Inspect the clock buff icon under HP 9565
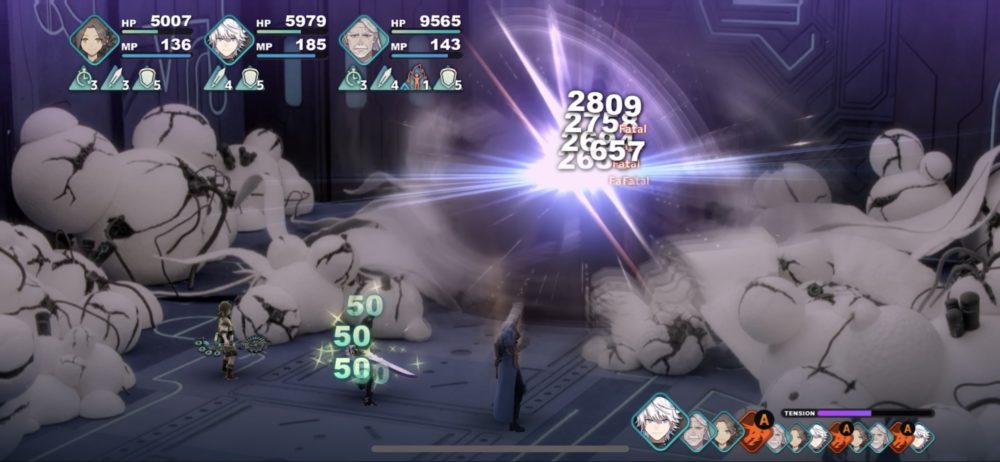 coord(351,77)
